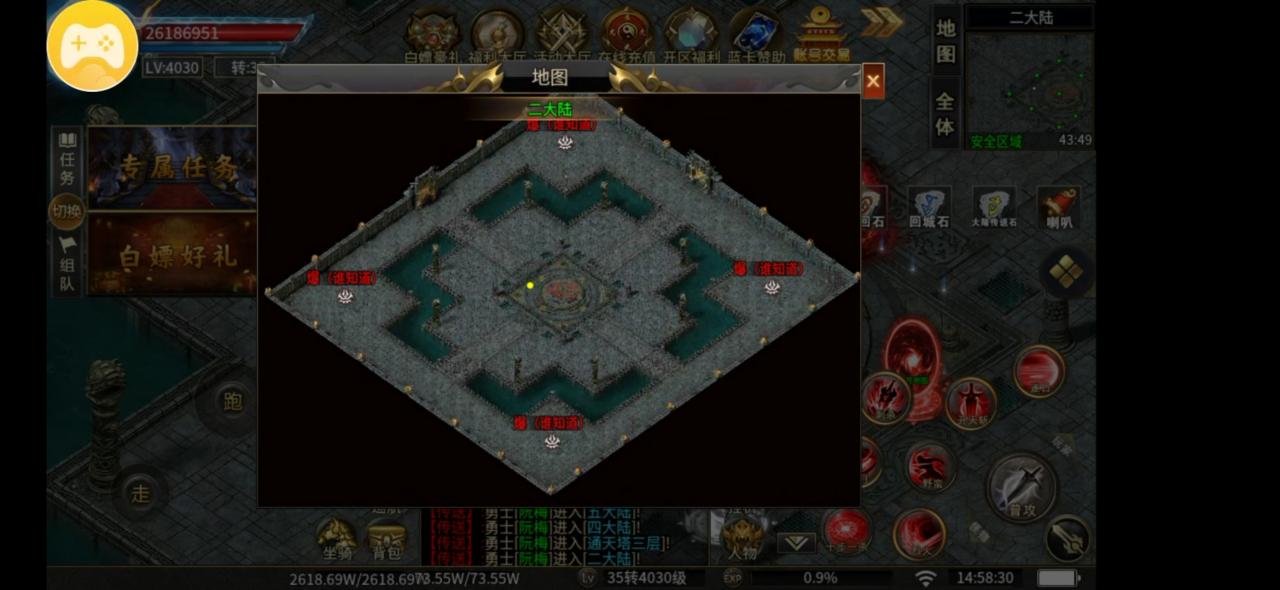Open the 蓝卡赞助 blue card icon
This screenshot has width=1280, height=590.
tap(755, 34)
